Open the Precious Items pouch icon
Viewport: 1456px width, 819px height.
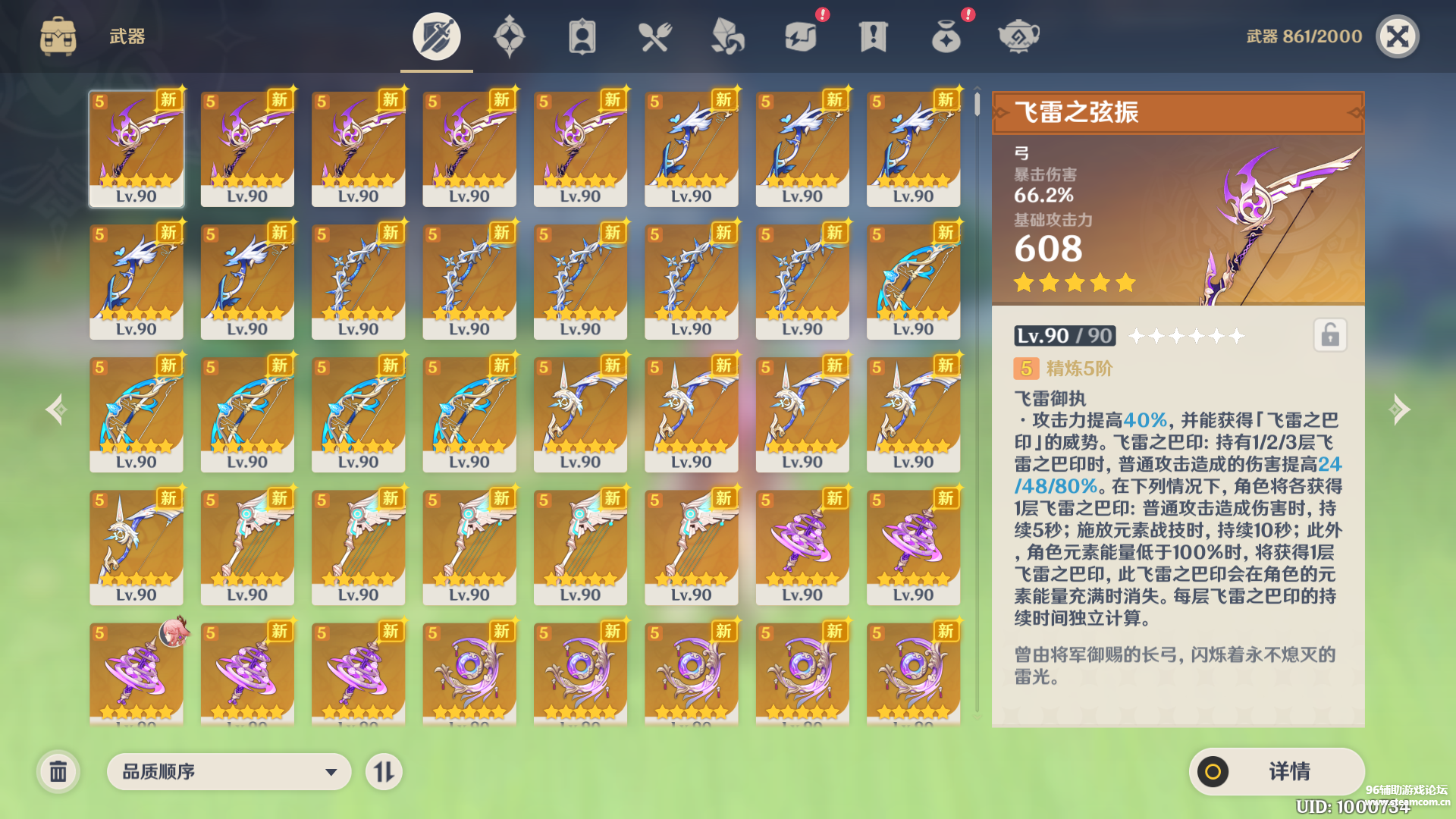click(945, 36)
